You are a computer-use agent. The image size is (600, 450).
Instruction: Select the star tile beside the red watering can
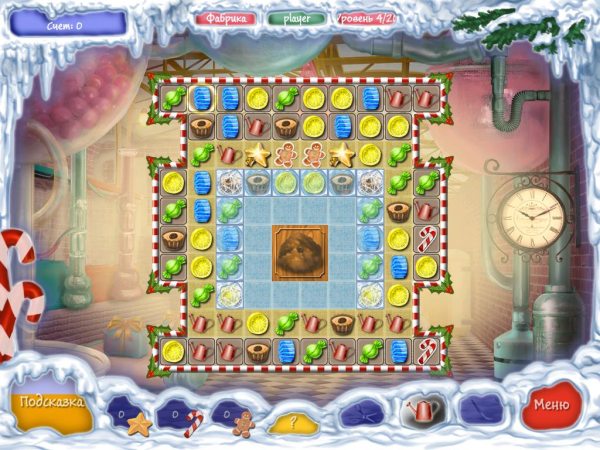tap(258, 155)
